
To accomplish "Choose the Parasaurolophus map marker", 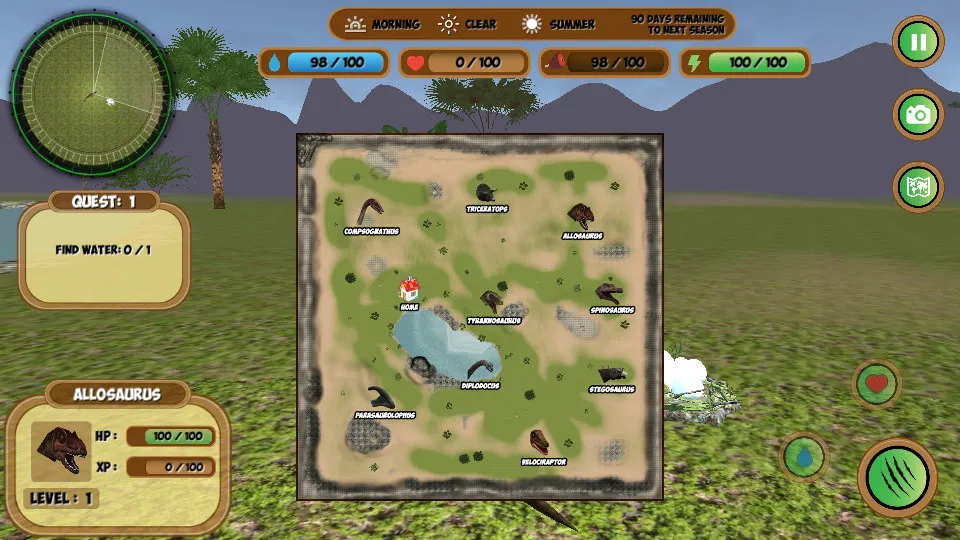I will pos(382,398).
